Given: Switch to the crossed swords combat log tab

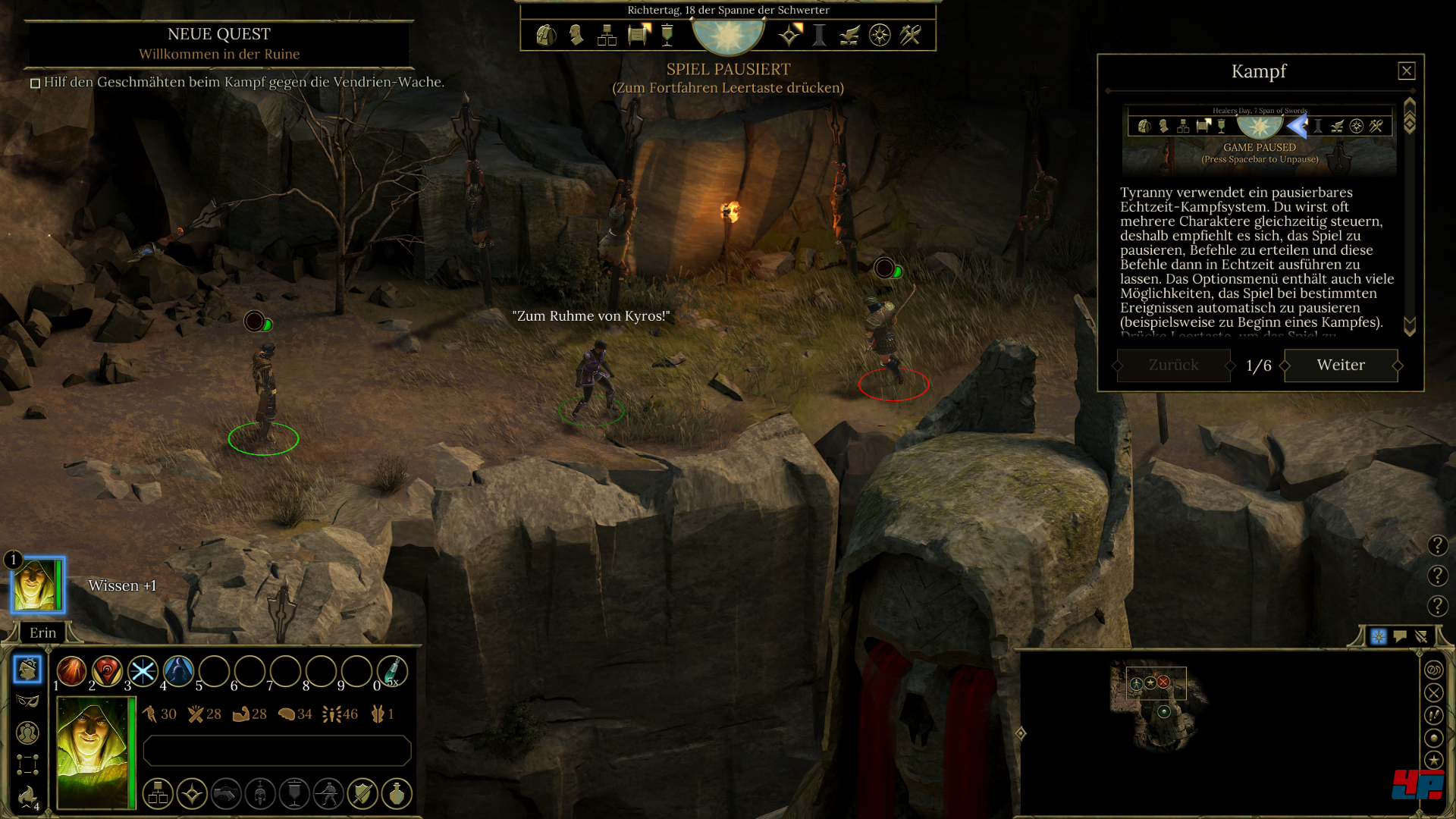Looking at the screenshot, I should (1421, 636).
